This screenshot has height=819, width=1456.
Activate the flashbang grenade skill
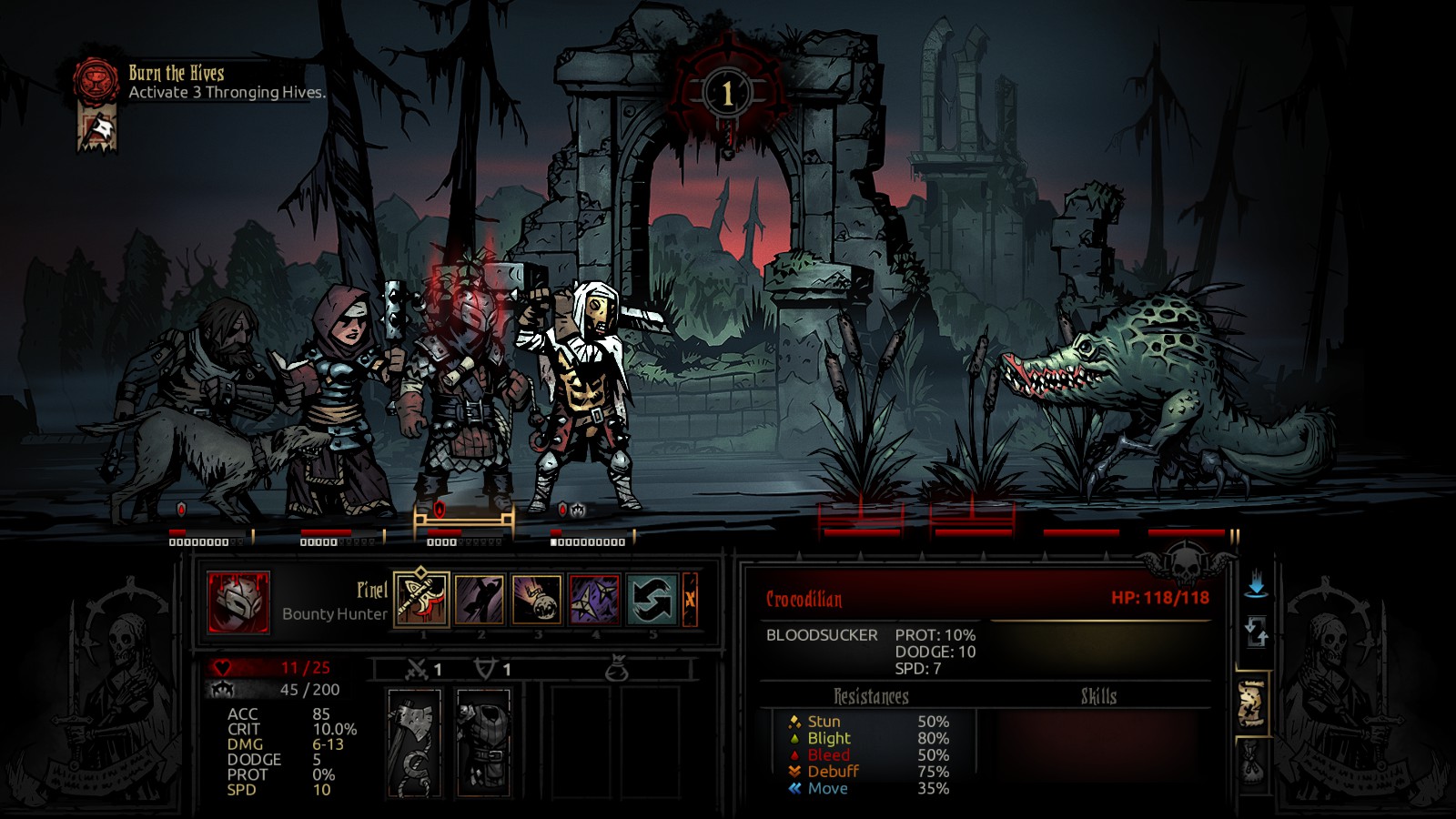click(537, 600)
